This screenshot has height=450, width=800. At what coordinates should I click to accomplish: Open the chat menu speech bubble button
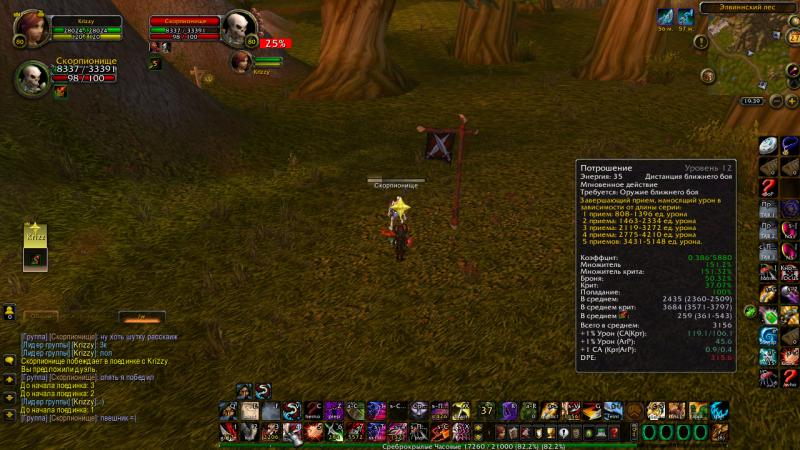click(x=8, y=357)
